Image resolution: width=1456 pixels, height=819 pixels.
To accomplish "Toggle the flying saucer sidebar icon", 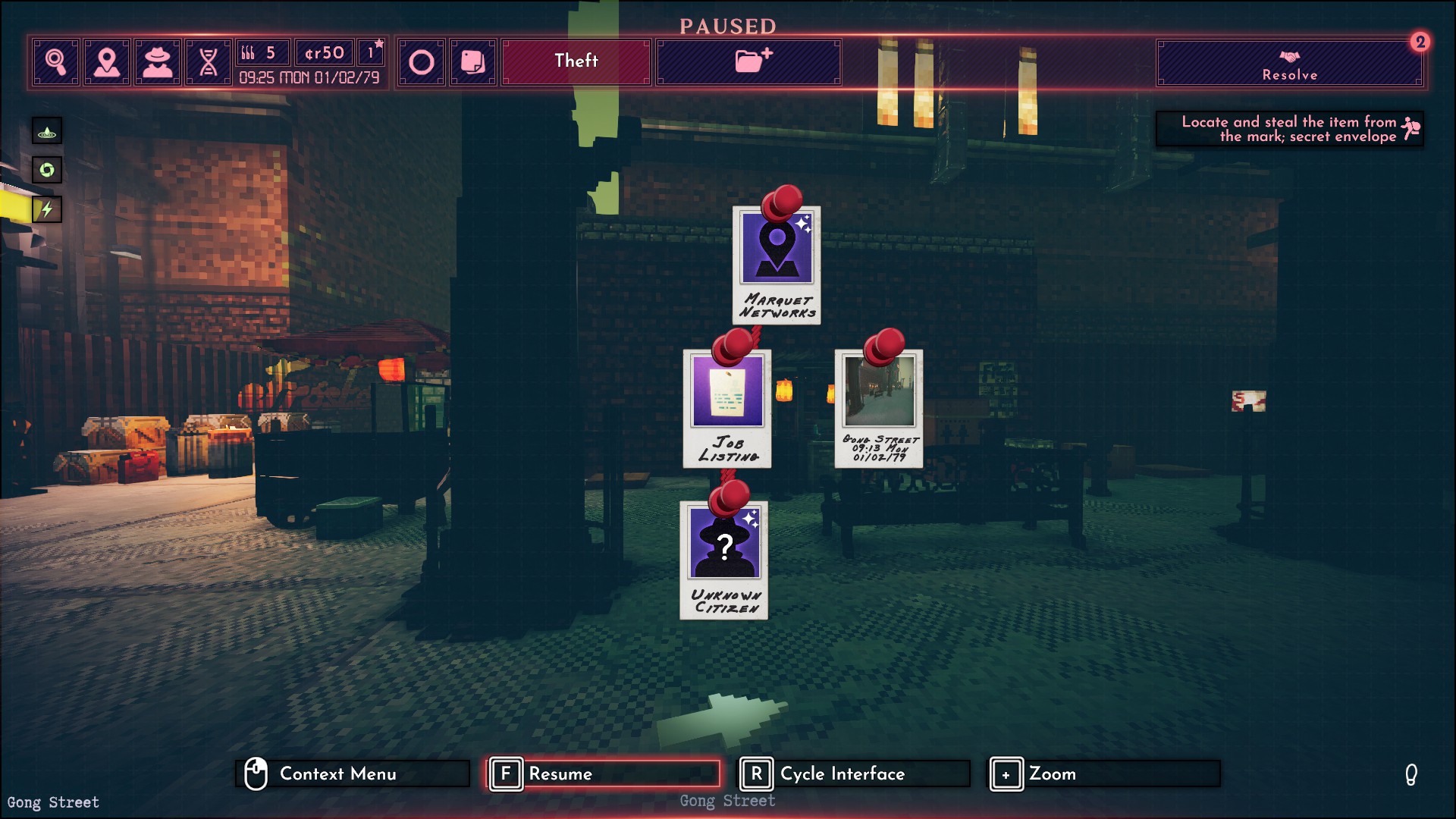I will pyautogui.click(x=46, y=130).
